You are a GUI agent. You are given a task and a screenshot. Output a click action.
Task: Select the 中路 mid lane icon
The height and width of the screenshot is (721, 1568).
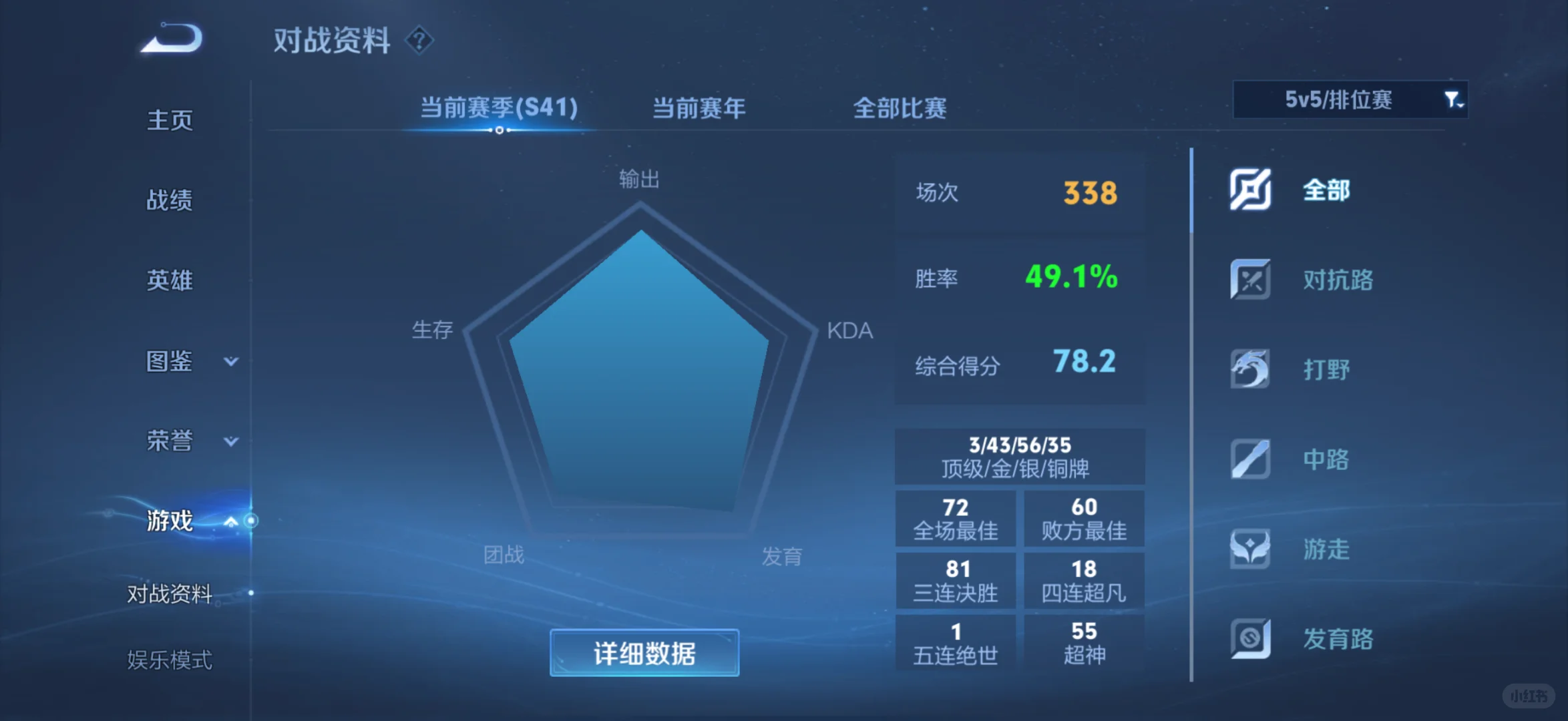tap(1251, 459)
